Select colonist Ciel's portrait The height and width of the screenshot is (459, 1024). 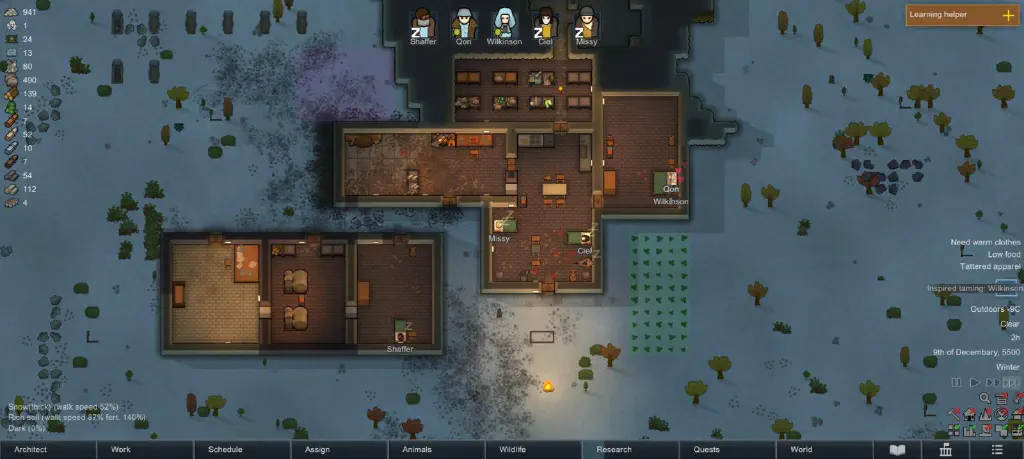point(545,23)
